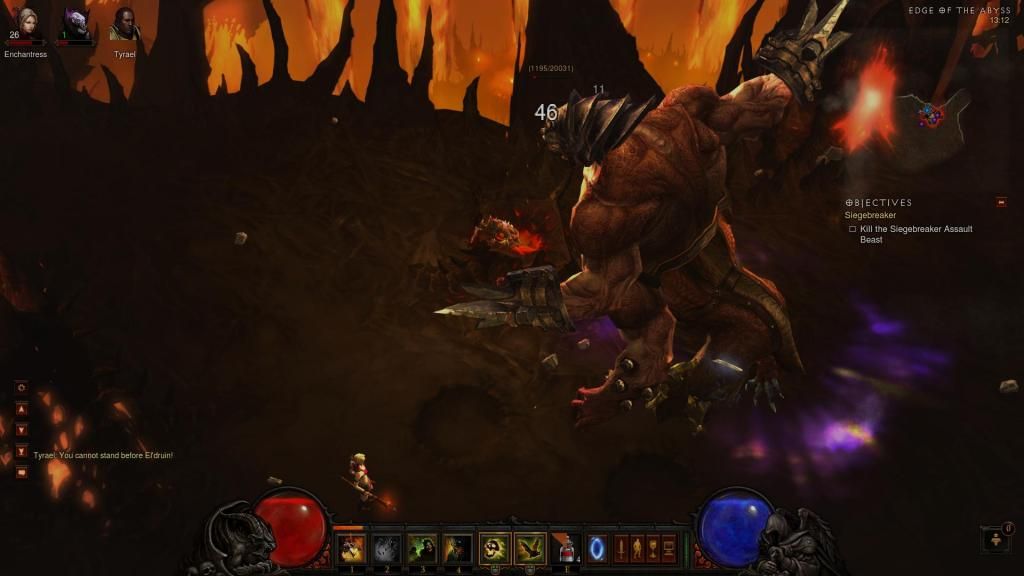Select the Enchantress follower portrait
Image resolution: width=1024 pixels, height=576 pixels.
coord(24,24)
